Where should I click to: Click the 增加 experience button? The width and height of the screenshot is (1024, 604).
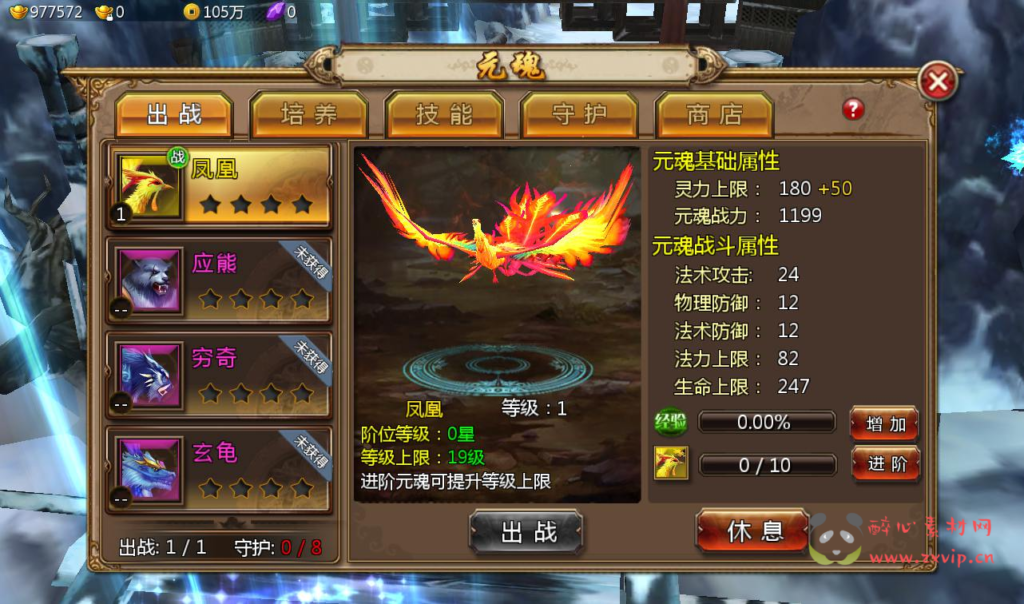pos(885,424)
